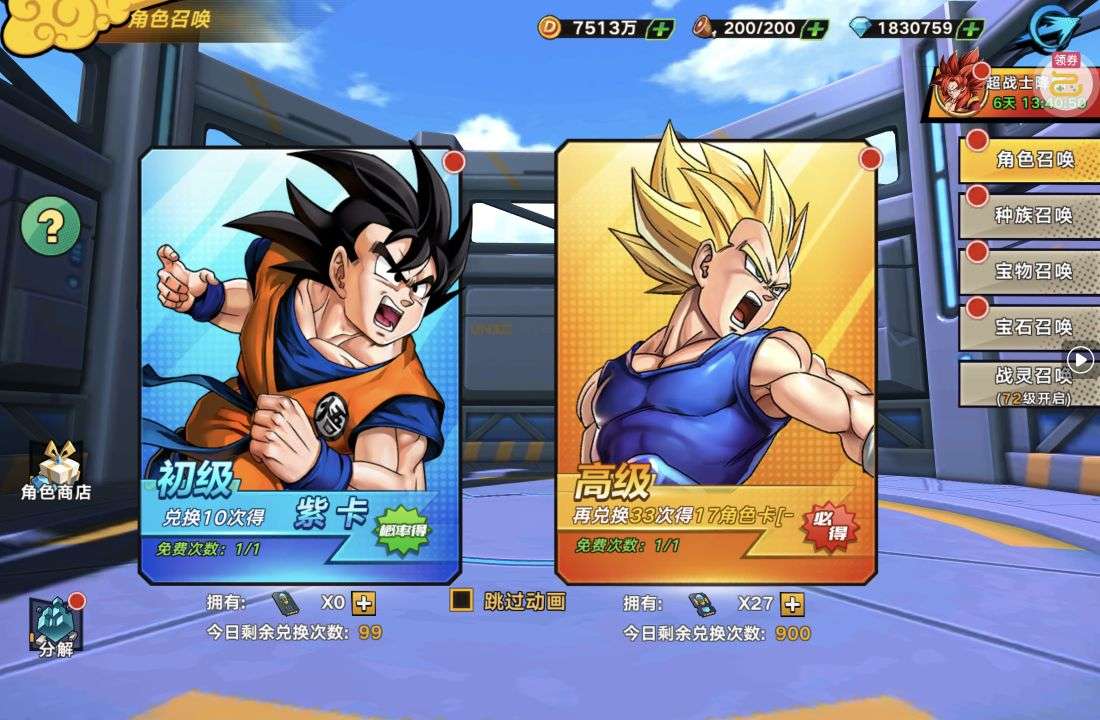Toggle the 跳过动画 skip animation checkbox
This screenshot has height=720, width=1100.
click(462, 600)
